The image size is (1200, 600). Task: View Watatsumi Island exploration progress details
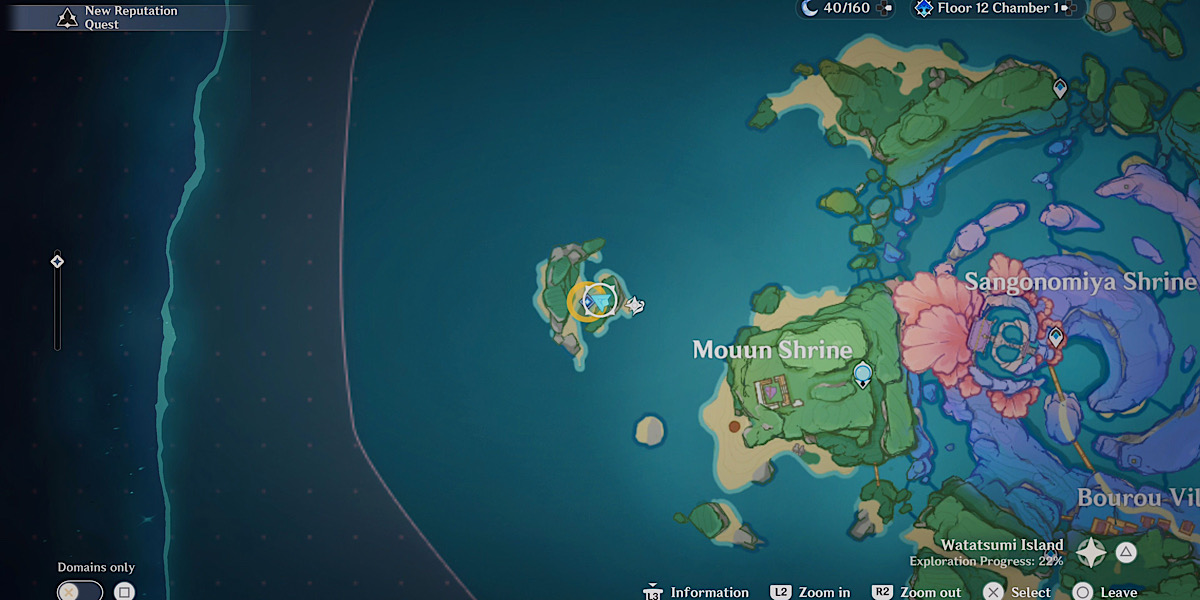[986, 553]
